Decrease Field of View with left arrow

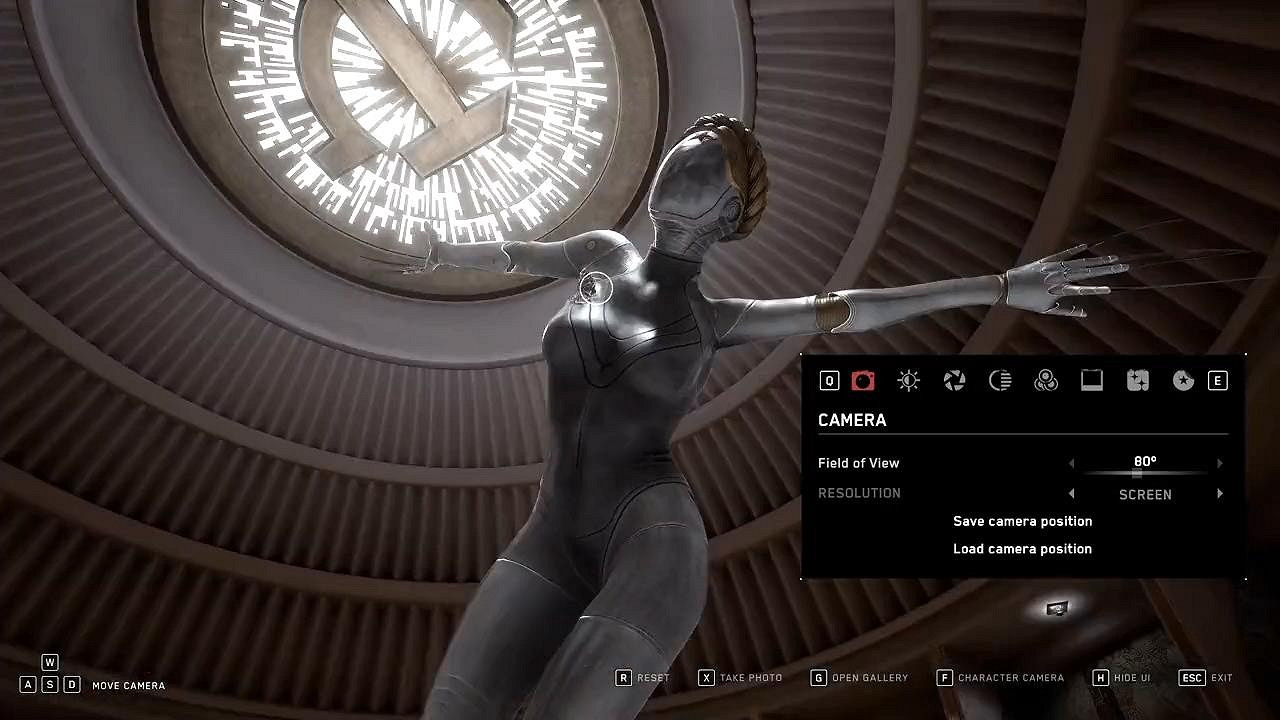pos(1072,463)
